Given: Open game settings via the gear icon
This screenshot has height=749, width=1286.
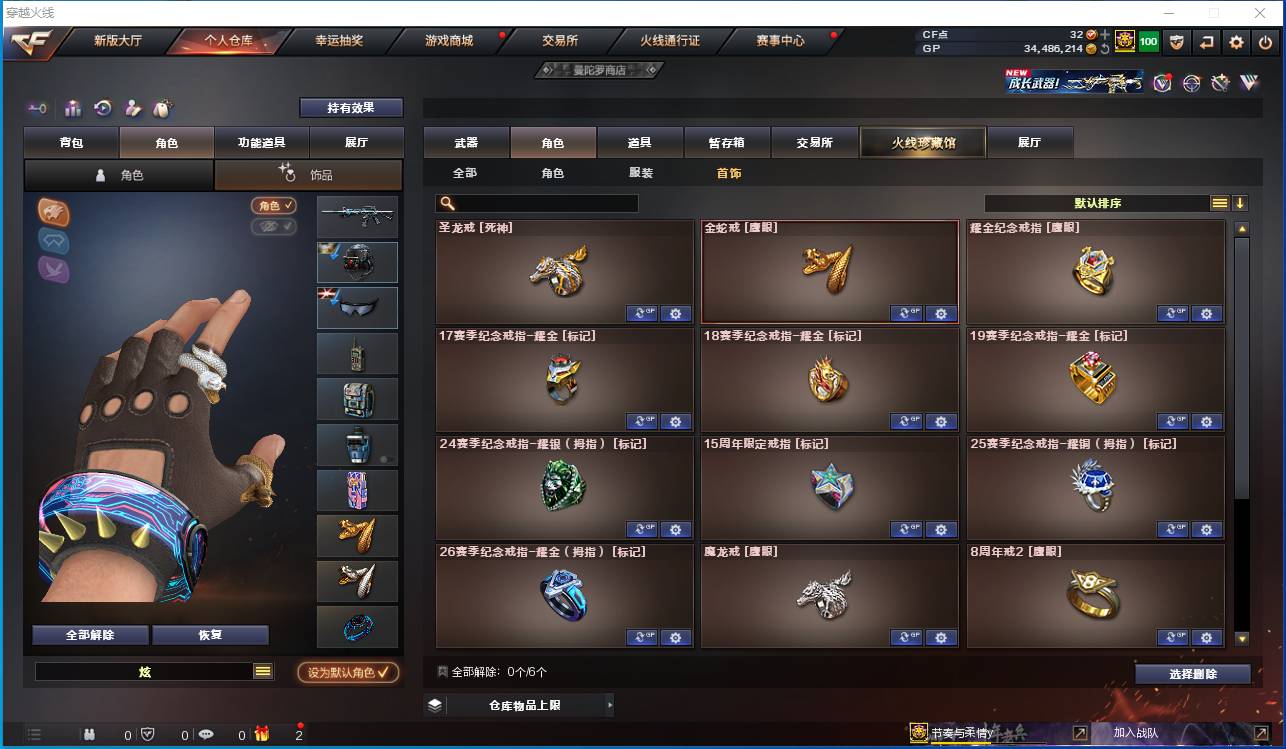Looking at the screenshot, I should coord(1235,43).
